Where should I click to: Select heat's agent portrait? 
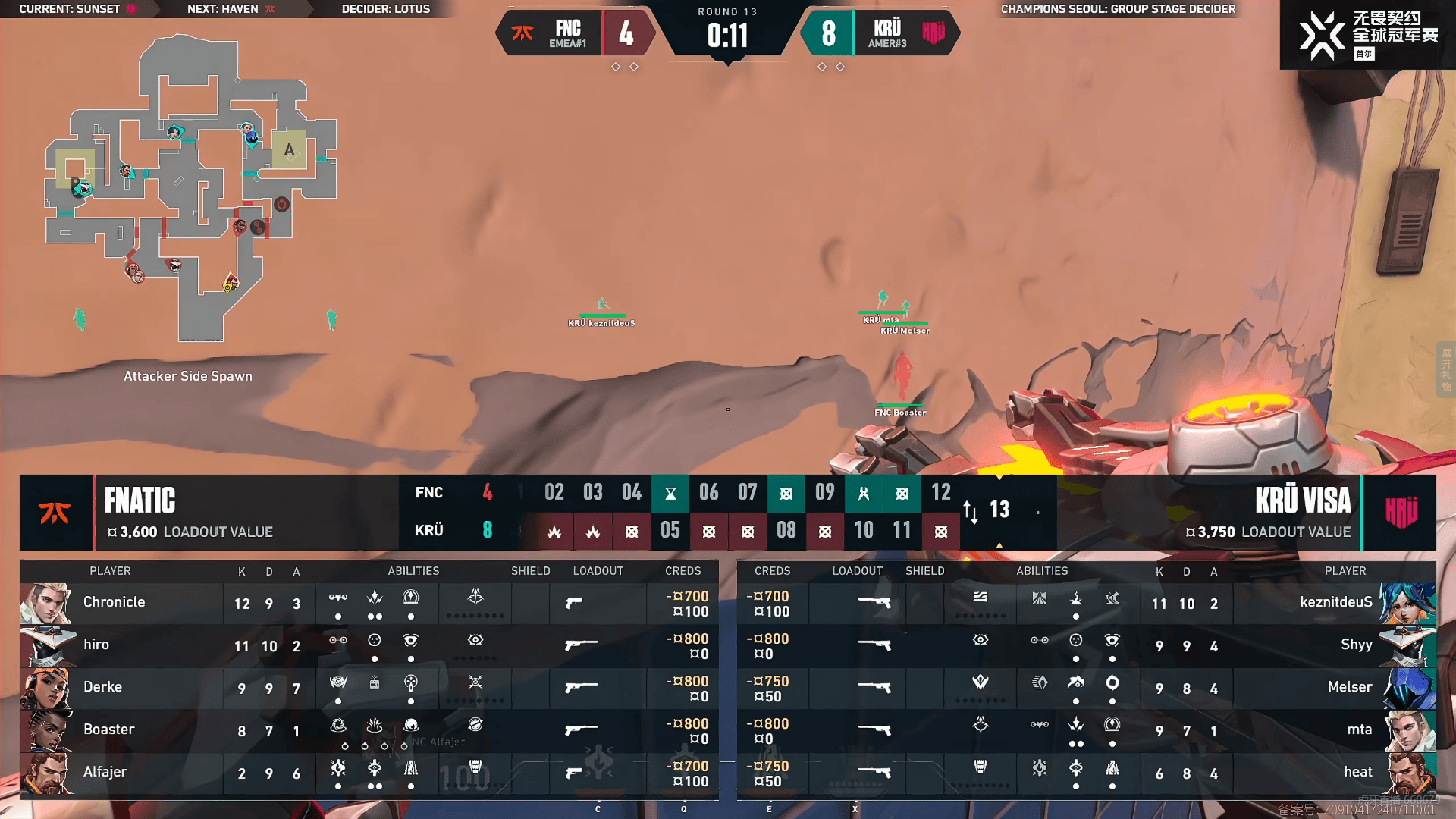[1407, 773]
